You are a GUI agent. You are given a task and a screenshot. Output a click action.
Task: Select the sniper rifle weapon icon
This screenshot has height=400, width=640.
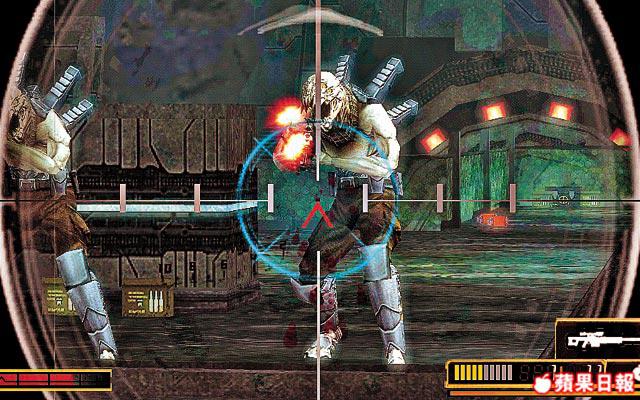tap(596, 340)
